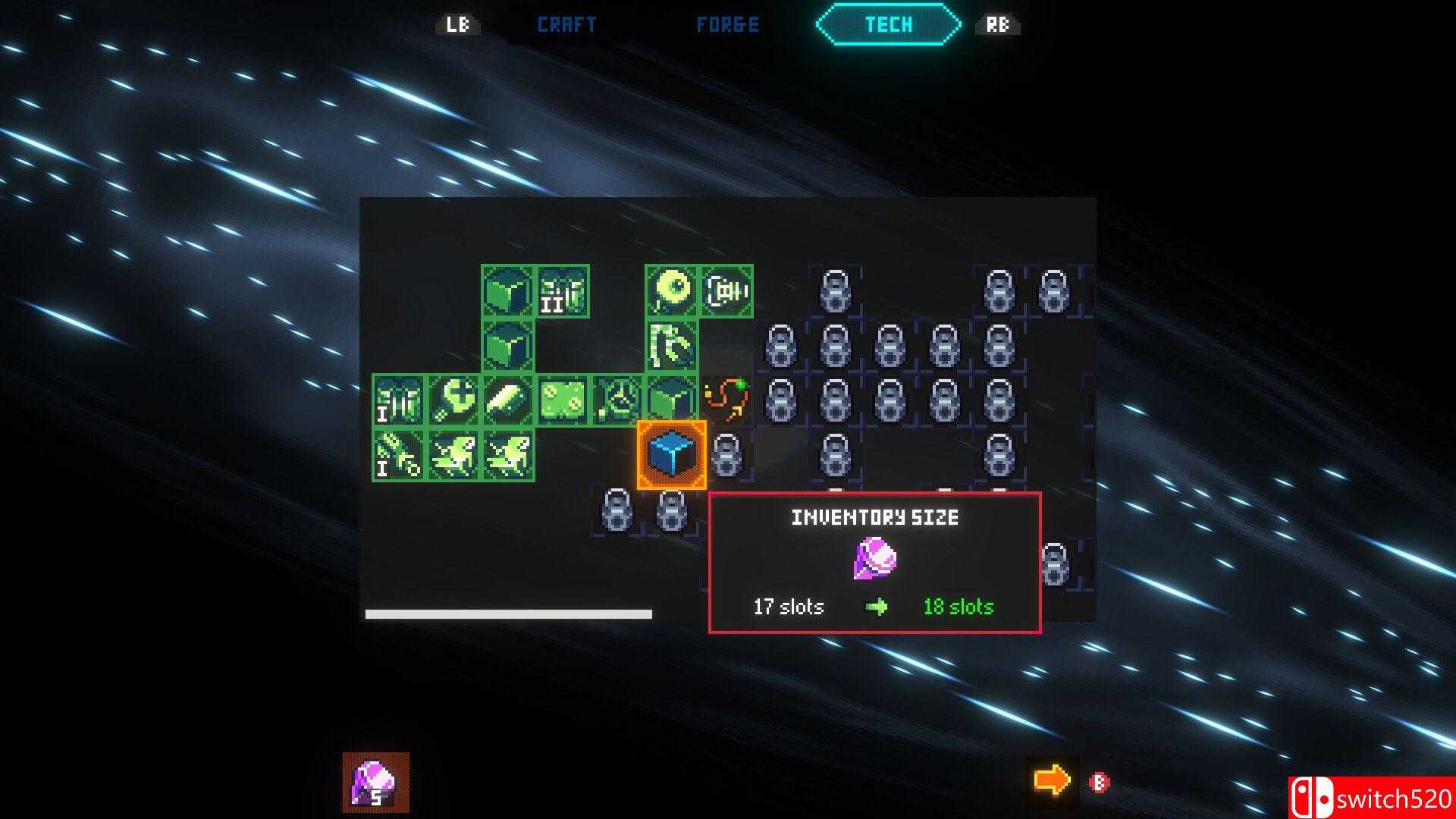This screenshot has width=1456, height=819.
Task: Select the claw hook tech node
Action: pyautogui.click(x=672, y=345)
